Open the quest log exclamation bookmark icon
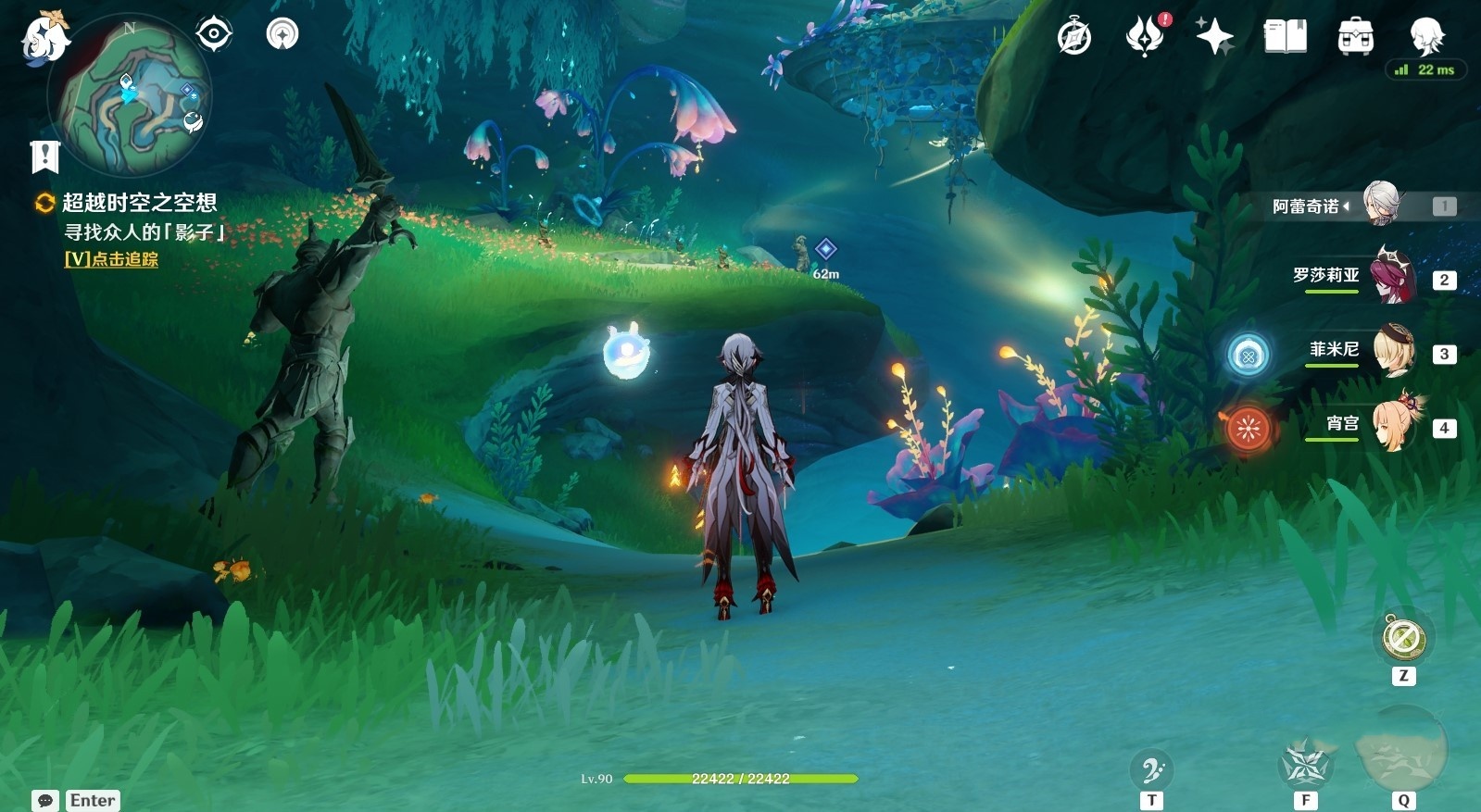This screenshot has width=1481, height=812. (x=44, y=156)
